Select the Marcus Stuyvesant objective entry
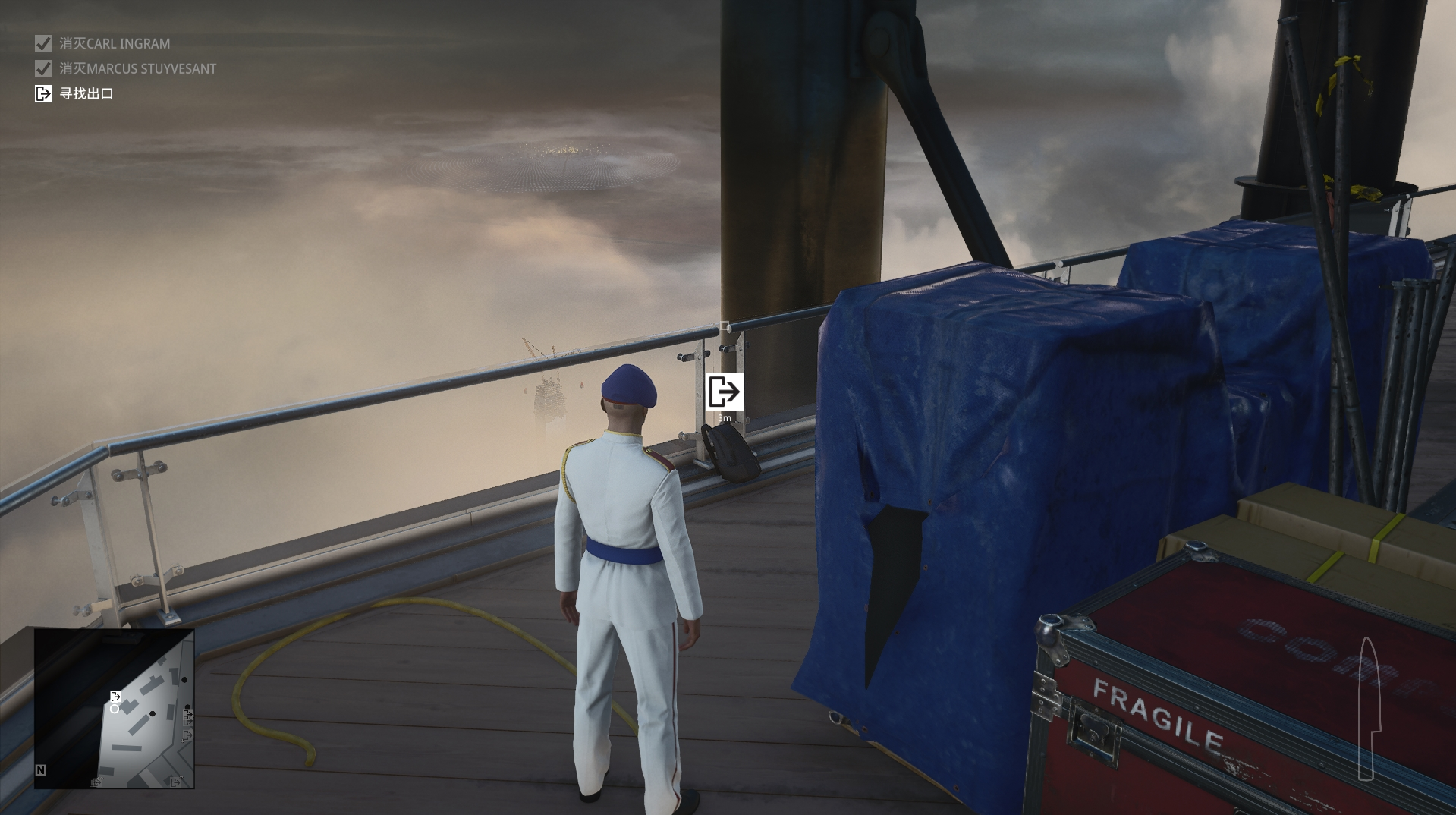1456x815 pixels. [x=137, y=69]
